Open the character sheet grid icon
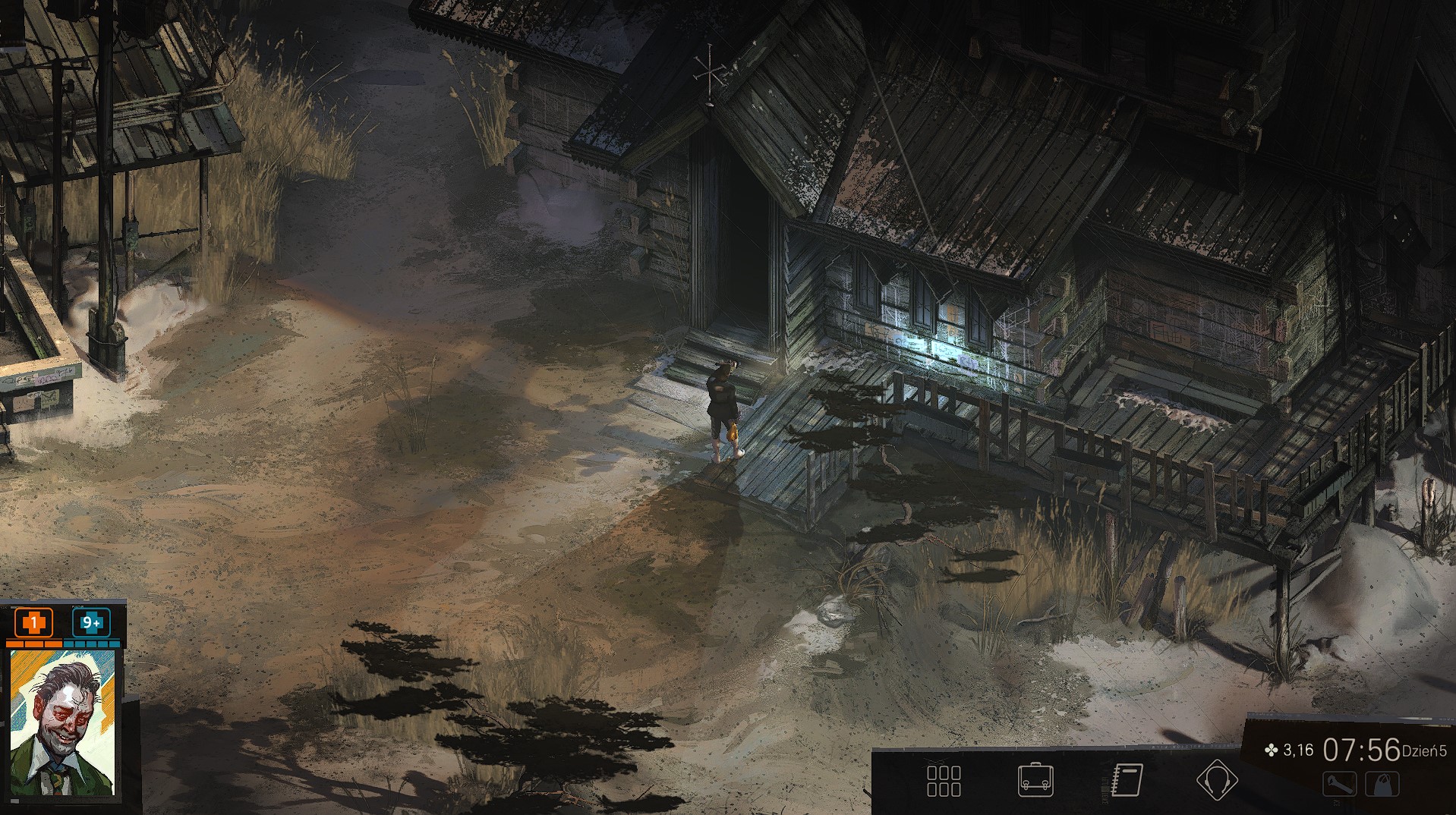Viewport: 1456px width, 815px height. tap(944, 780)
